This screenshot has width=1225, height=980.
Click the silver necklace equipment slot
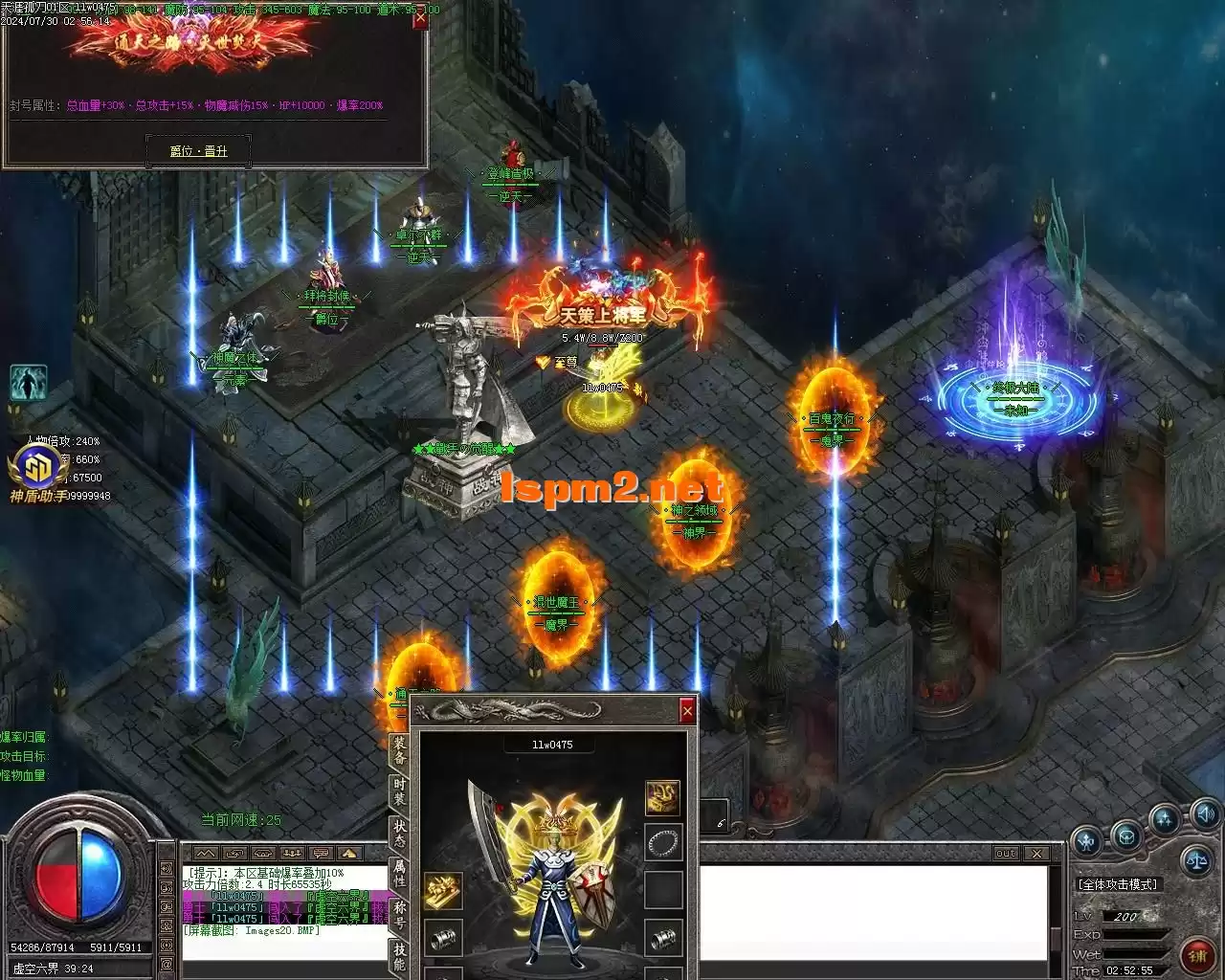662,842
